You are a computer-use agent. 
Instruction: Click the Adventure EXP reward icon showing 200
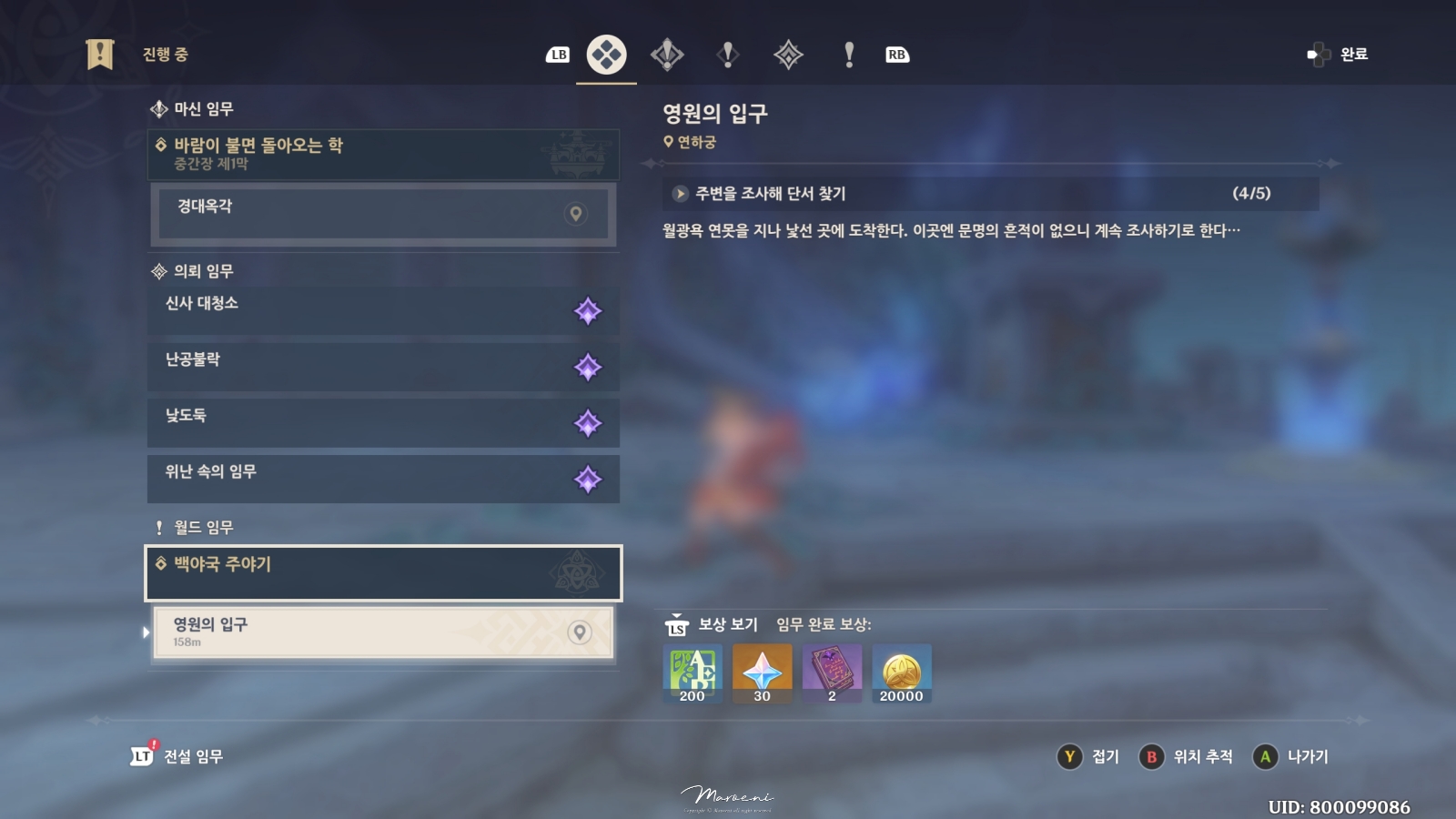click(692, 672)
